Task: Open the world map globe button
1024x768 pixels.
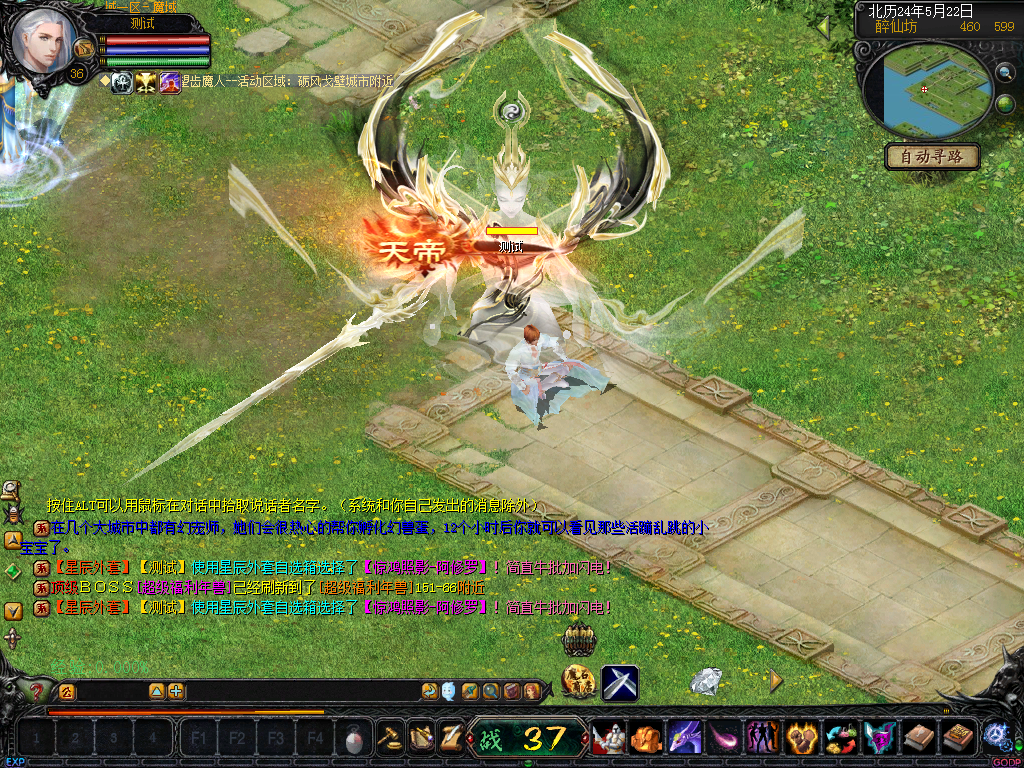Action: [x=1004, y=104]
